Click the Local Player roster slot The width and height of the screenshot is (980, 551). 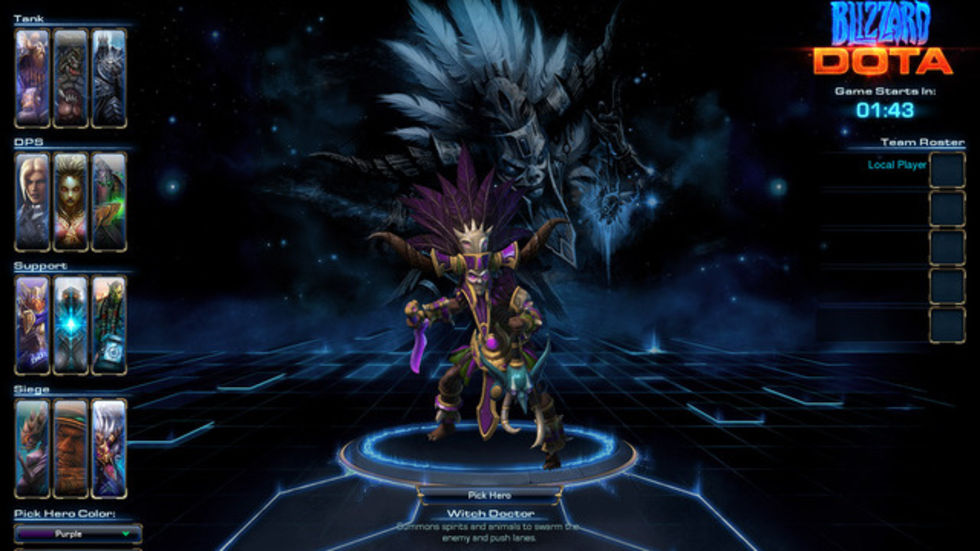click(x=946, y=170)
